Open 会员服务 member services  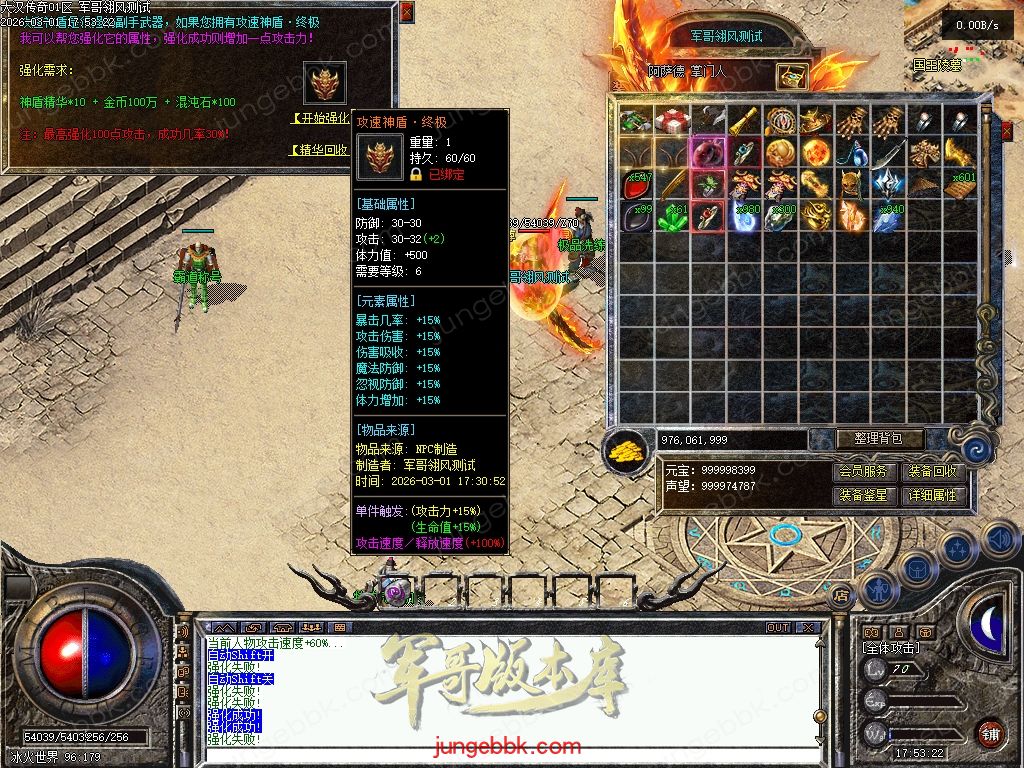(863, 472)
